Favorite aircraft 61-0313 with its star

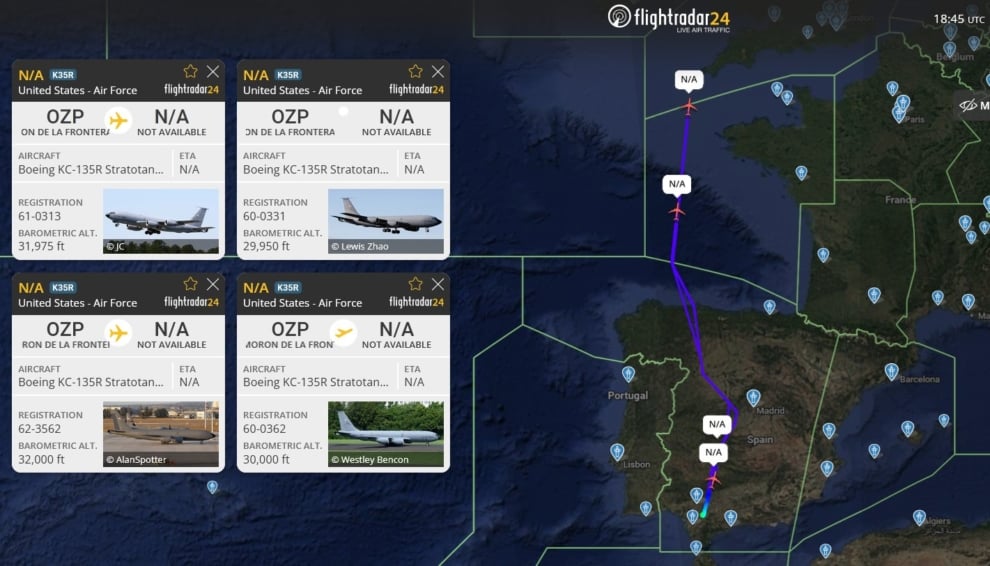190,72
